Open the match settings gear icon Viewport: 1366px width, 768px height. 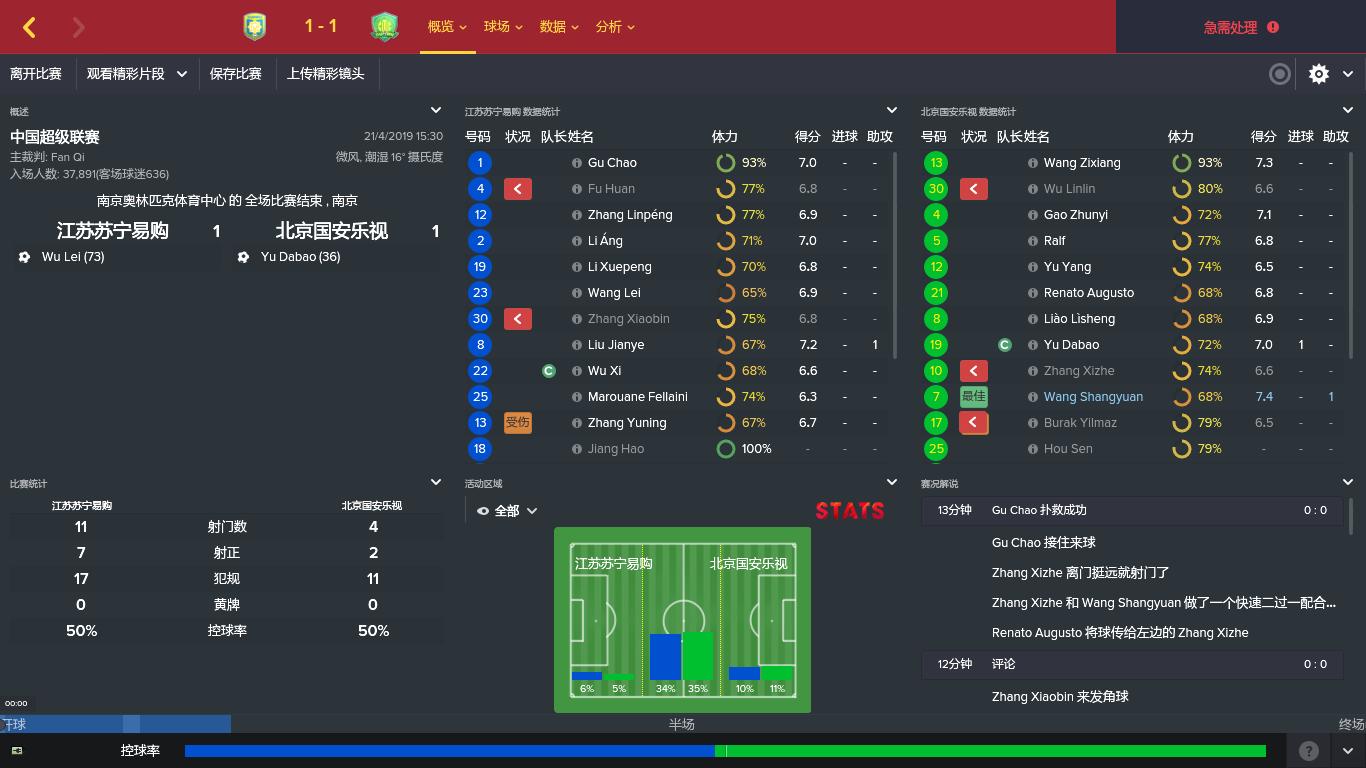tap(1318, 73)
